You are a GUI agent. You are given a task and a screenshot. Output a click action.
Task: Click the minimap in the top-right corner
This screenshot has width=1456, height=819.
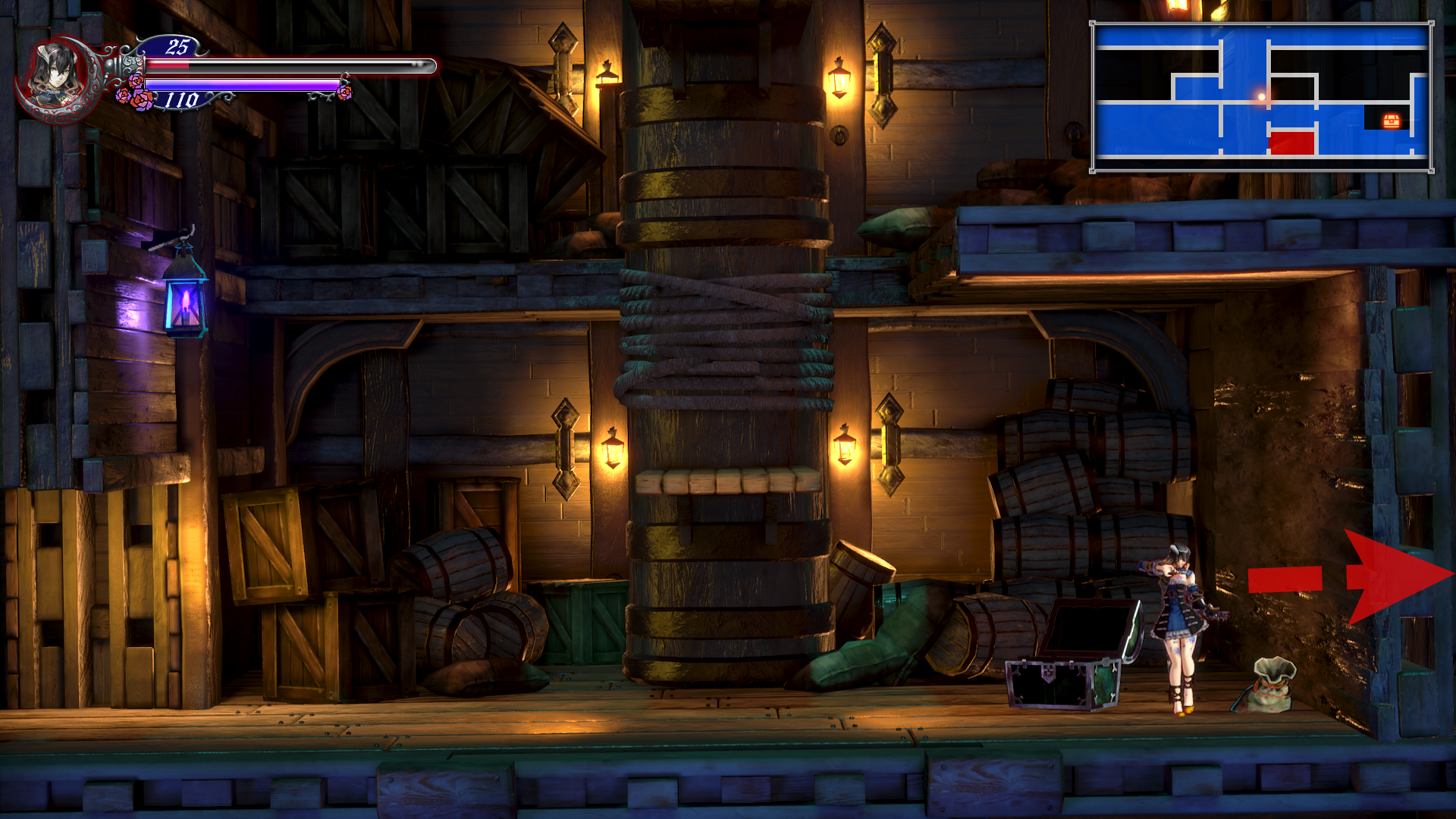click(x=1262, y=97)
